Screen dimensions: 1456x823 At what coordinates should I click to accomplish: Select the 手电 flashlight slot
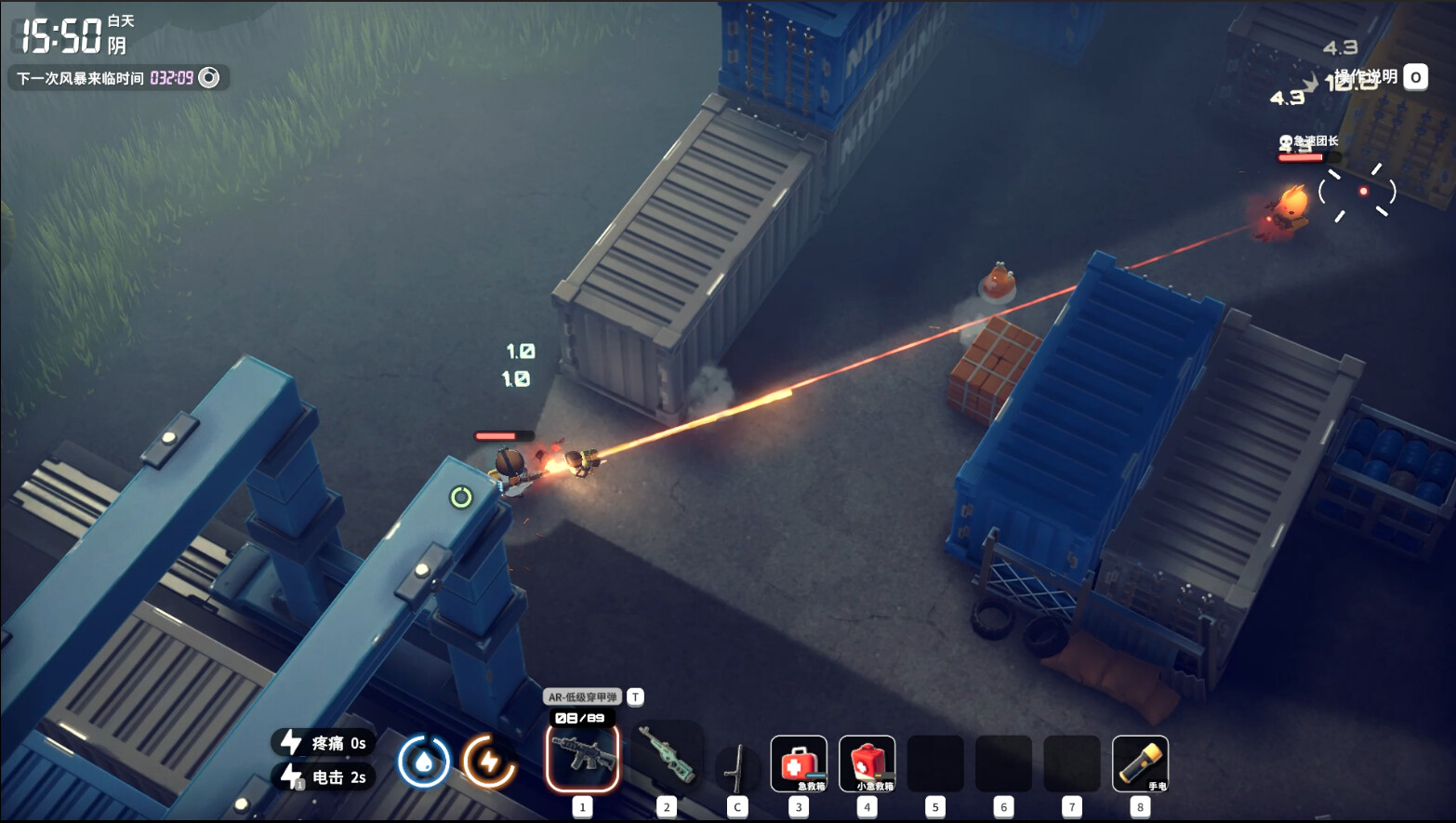coord(1140,763)
